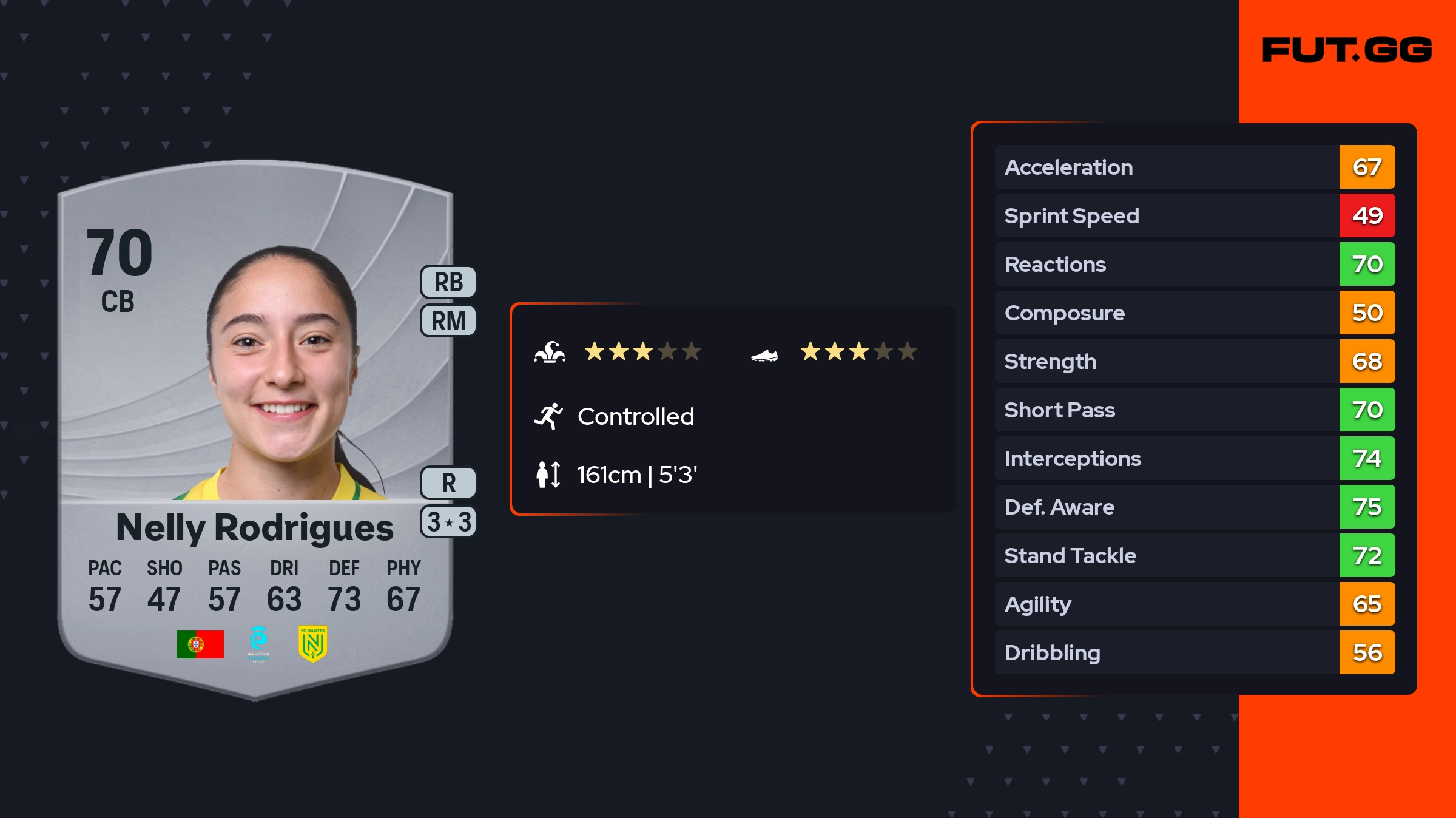Select the Agility stat row
This screenshot has height=818, width=1456.
(1194, 604)
